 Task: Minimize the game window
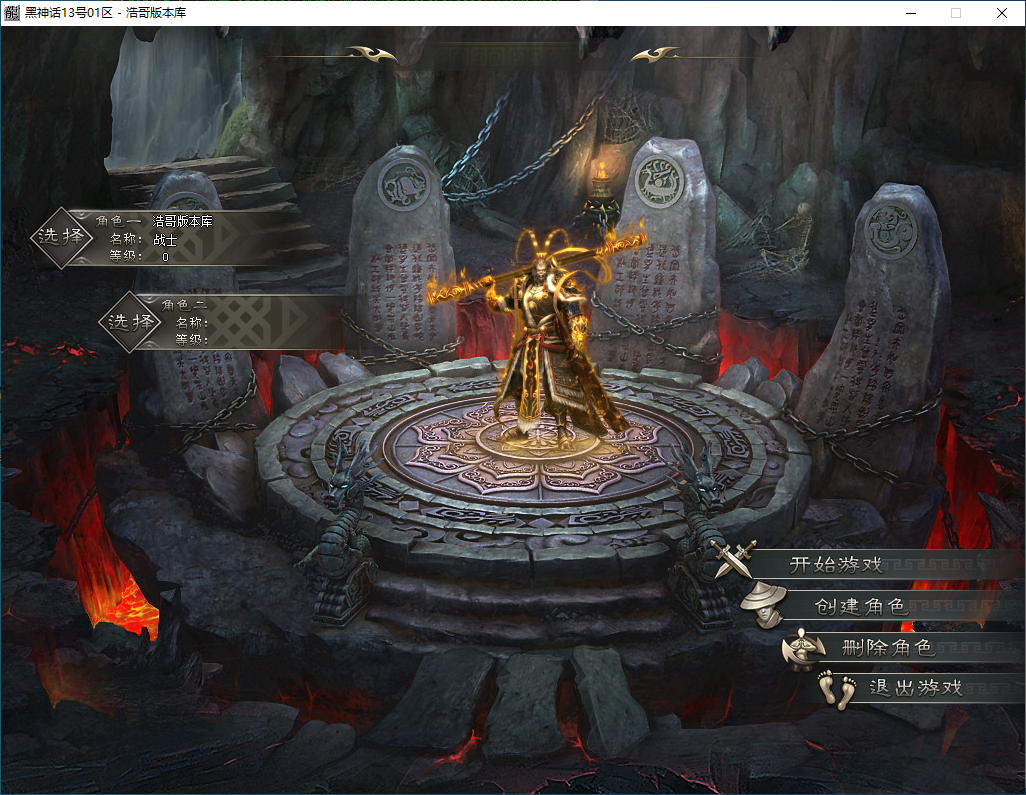point(910,13)
